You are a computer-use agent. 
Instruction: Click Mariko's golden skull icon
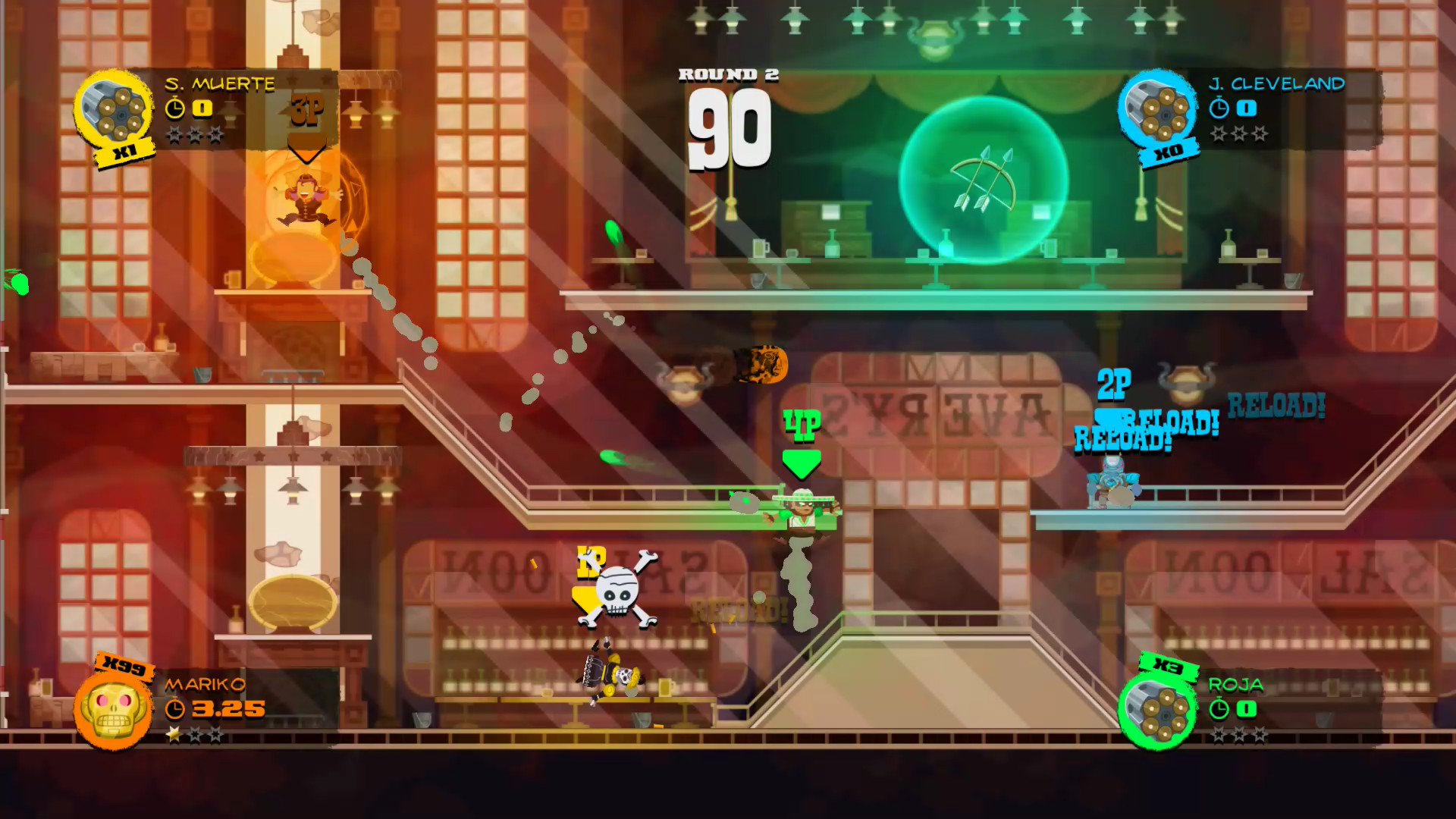[x=113, y=710]
